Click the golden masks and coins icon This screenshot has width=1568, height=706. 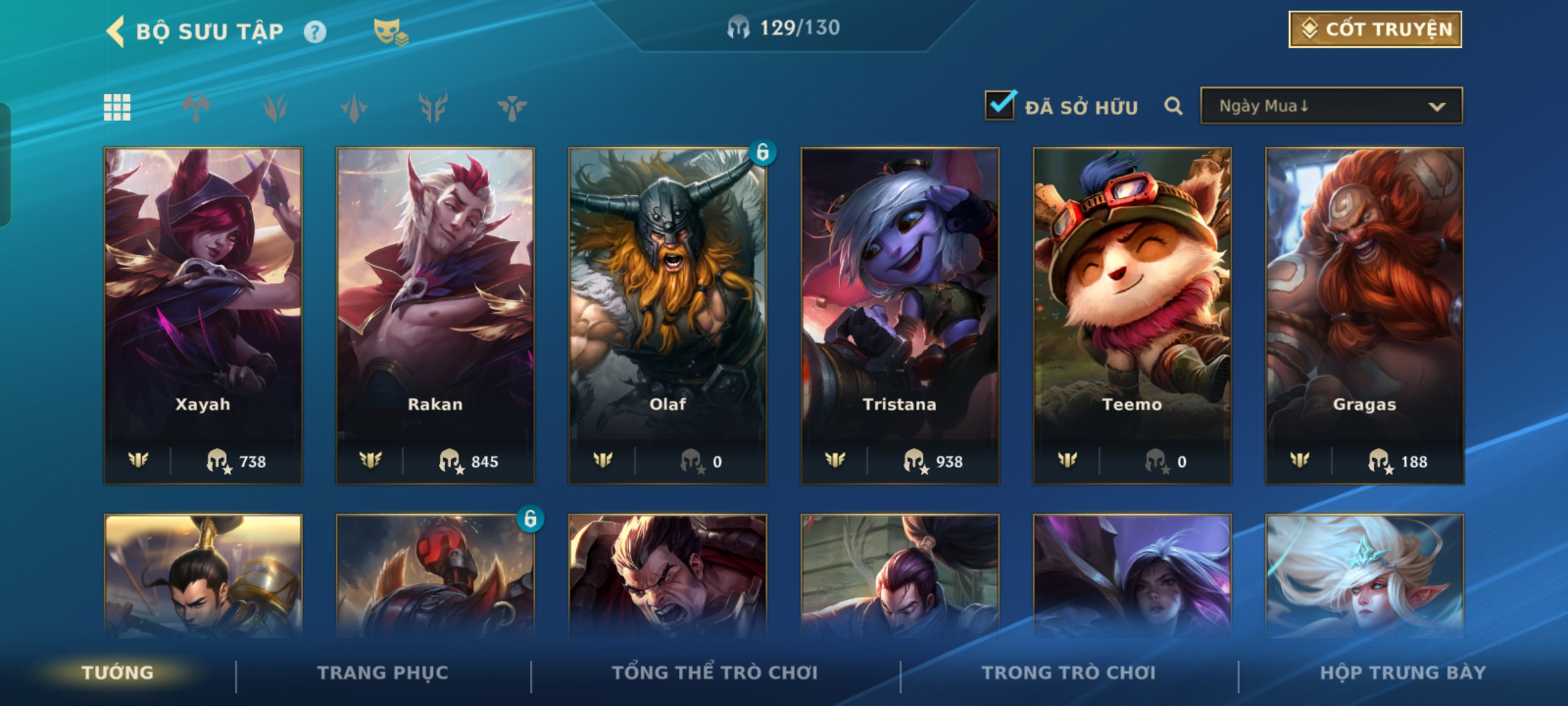390,31
